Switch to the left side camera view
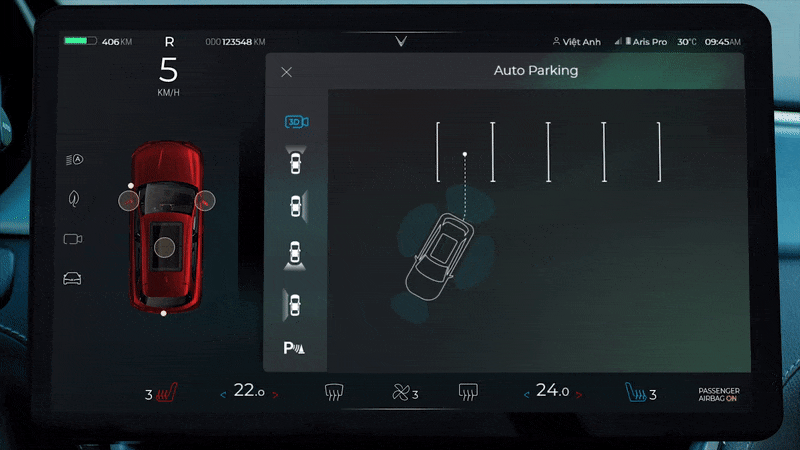Viewport: 800px width, 450px height. tap(295, 301)
